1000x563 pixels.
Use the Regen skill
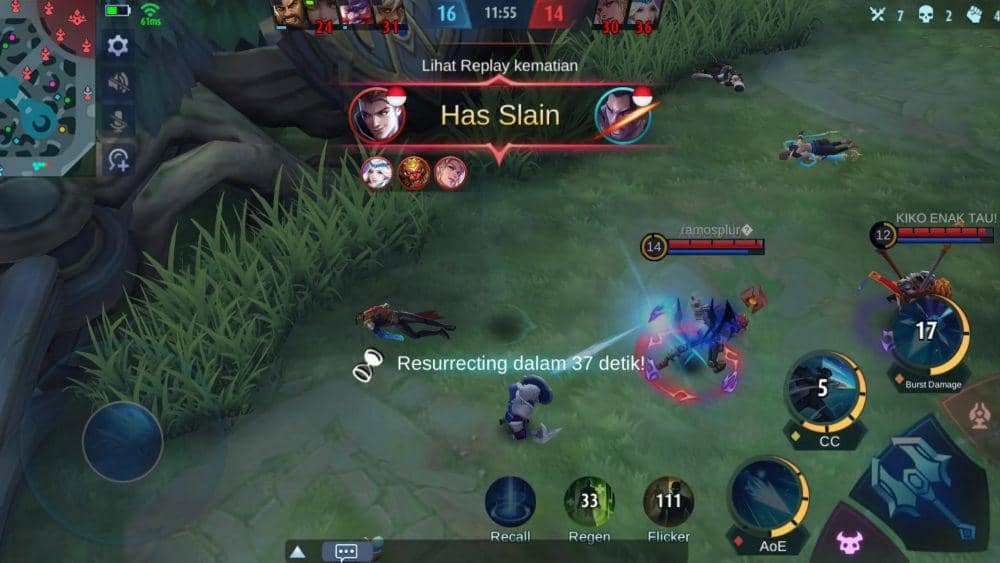pos(589,500)
